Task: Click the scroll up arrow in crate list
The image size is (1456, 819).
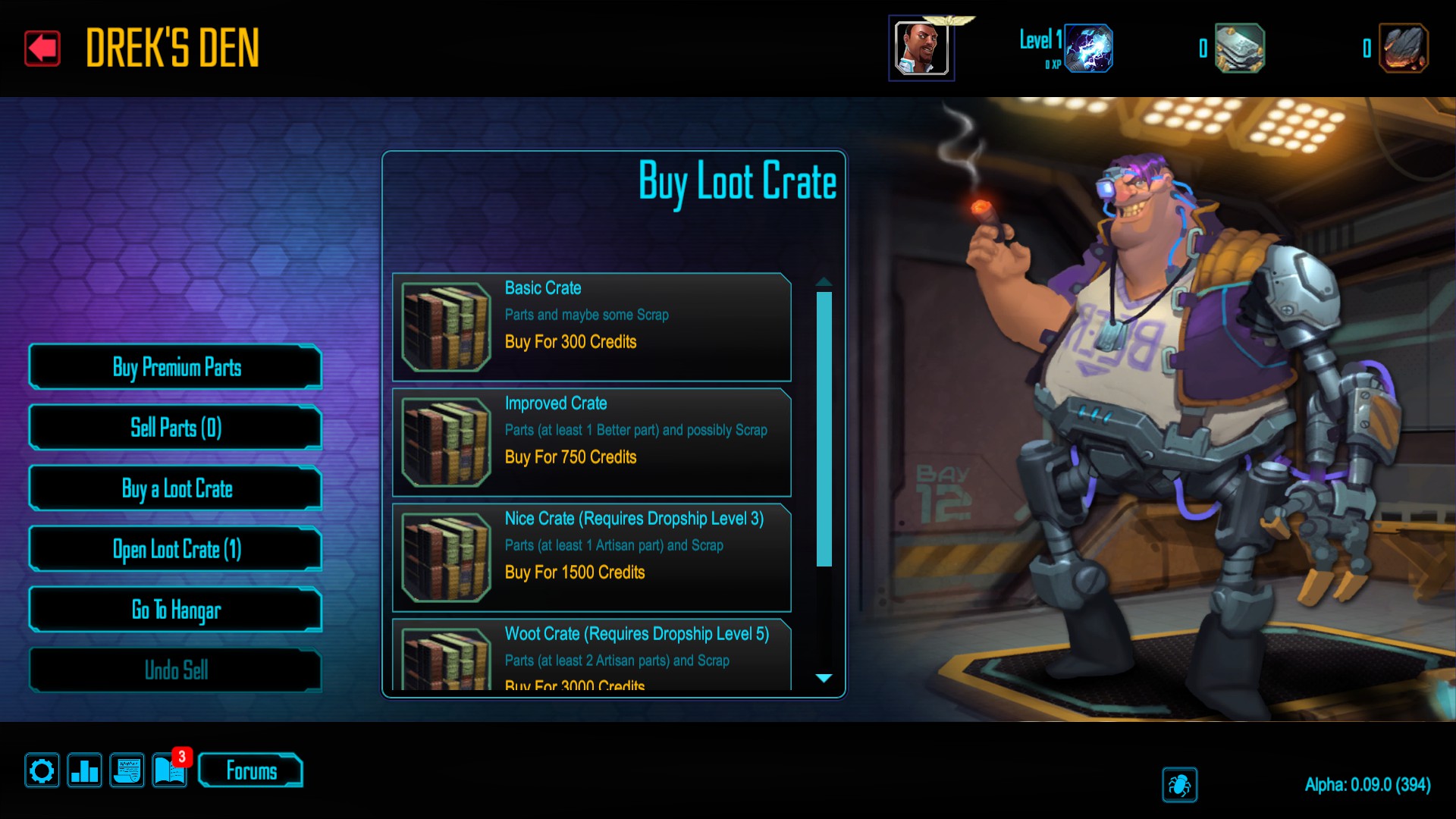Action: point(824,282)
